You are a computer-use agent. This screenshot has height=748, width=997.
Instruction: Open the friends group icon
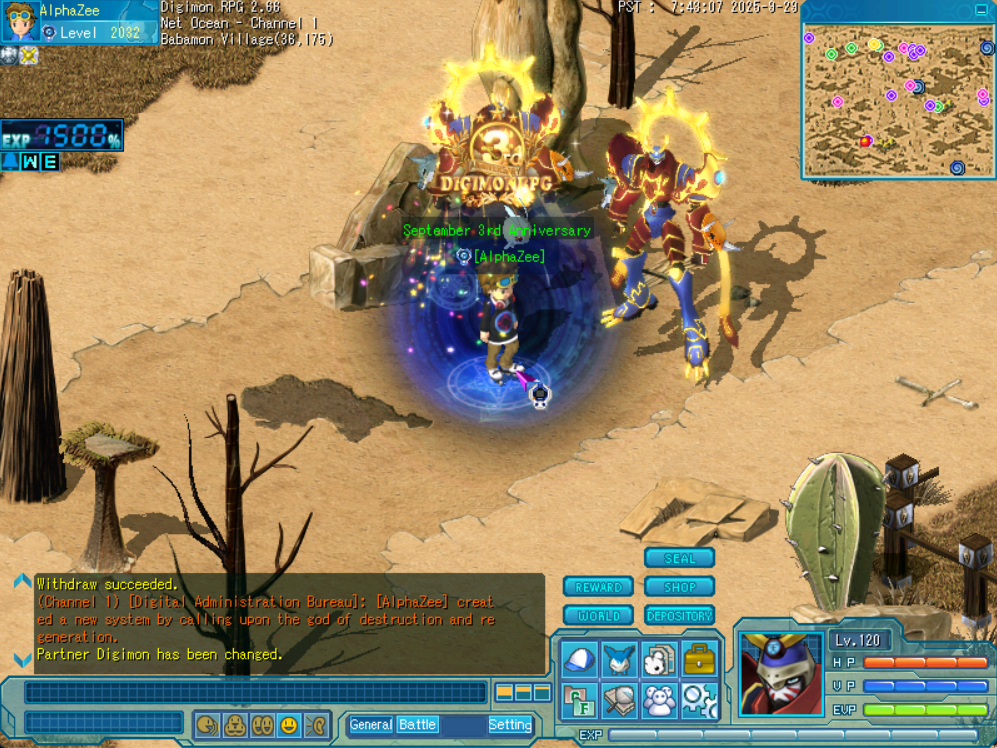point(659,700)
